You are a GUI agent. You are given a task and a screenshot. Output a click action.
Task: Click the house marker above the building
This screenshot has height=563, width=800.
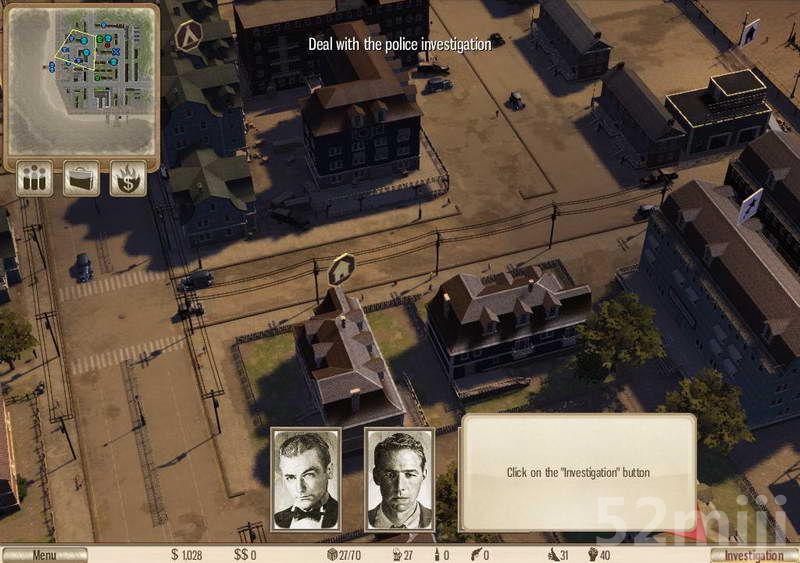(341, 270)
